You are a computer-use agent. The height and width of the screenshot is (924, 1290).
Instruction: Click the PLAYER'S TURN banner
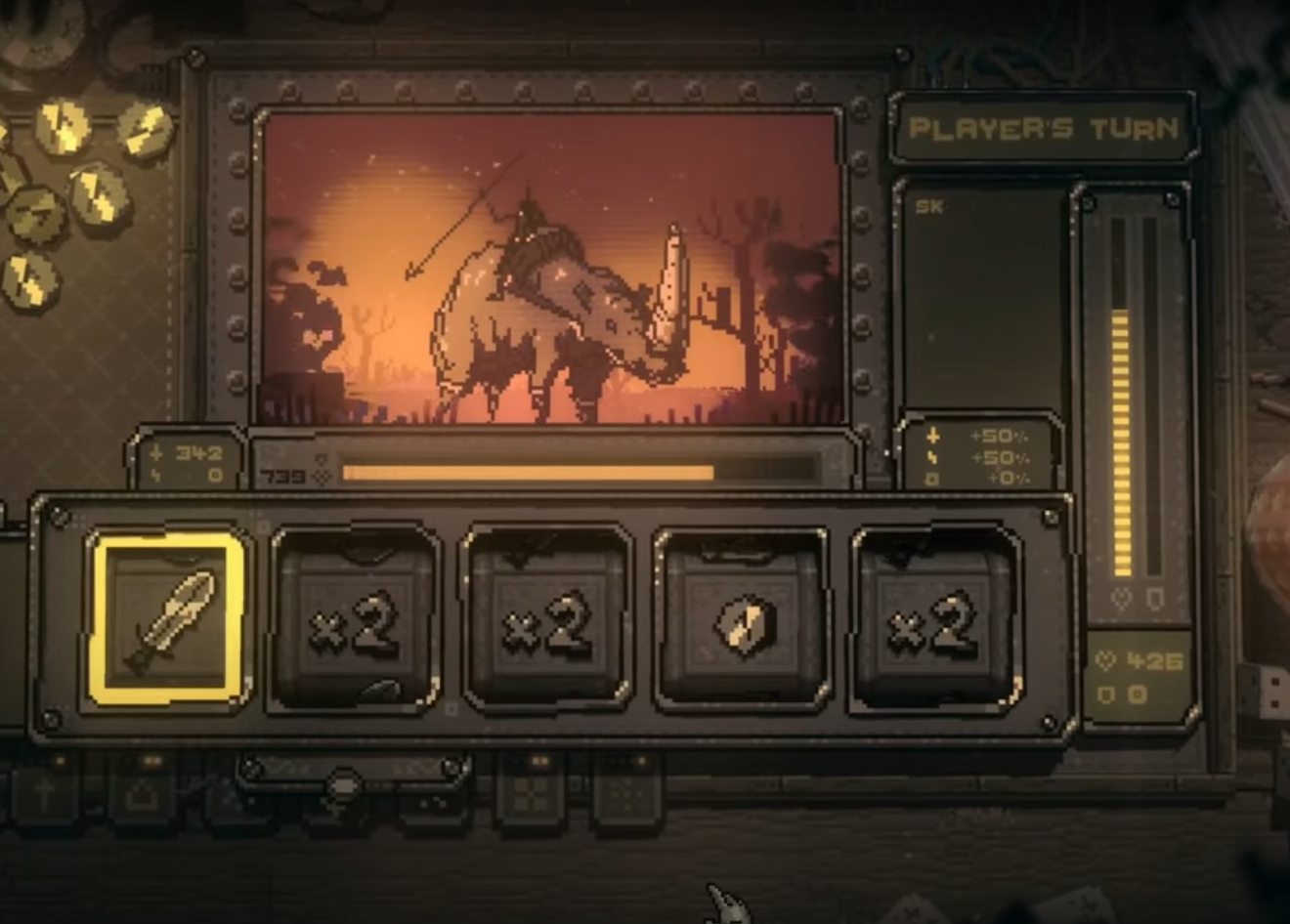[1044, 128]
